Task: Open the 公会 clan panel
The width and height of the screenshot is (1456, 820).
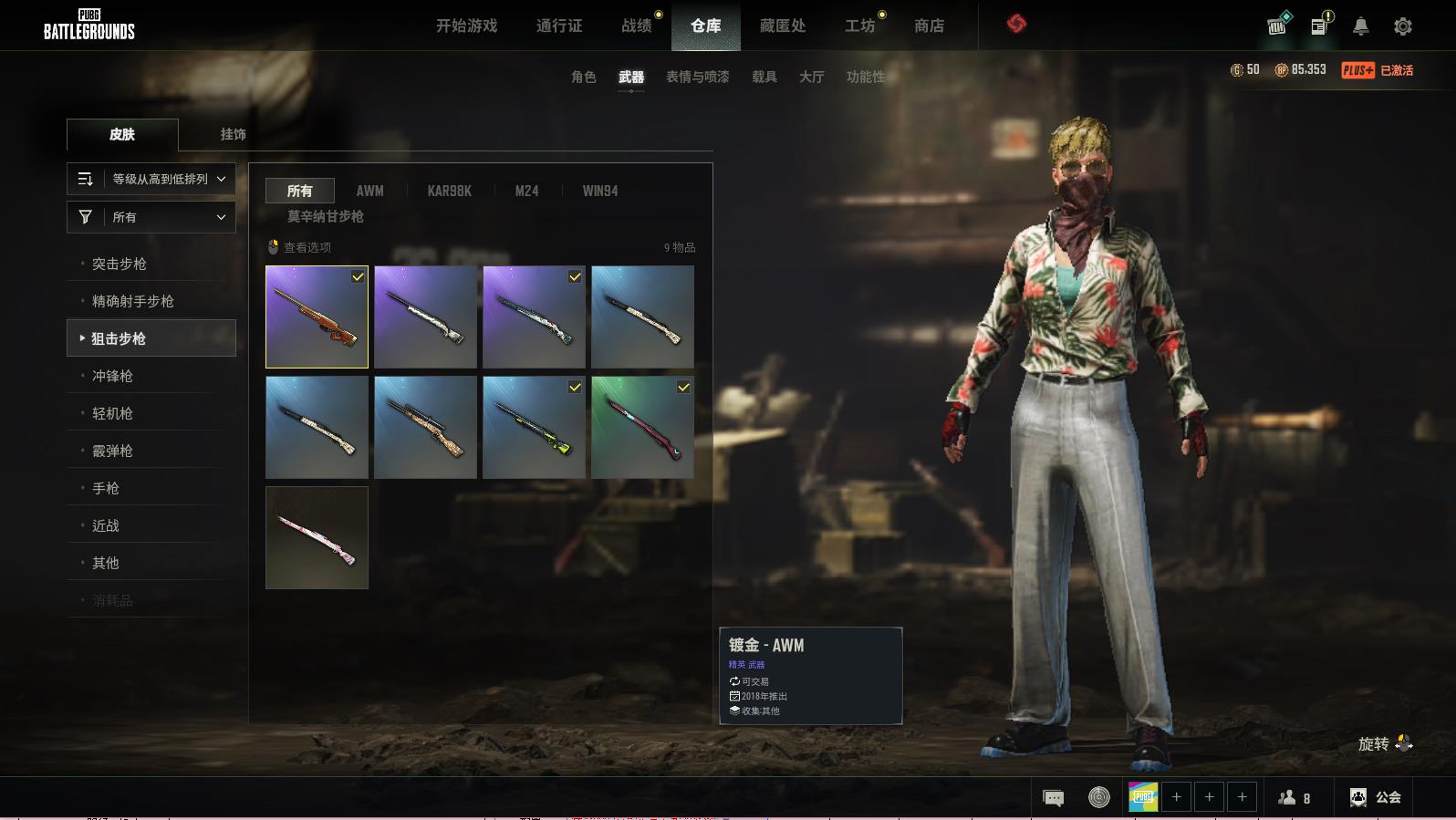Action: (x=1376, y=797)
